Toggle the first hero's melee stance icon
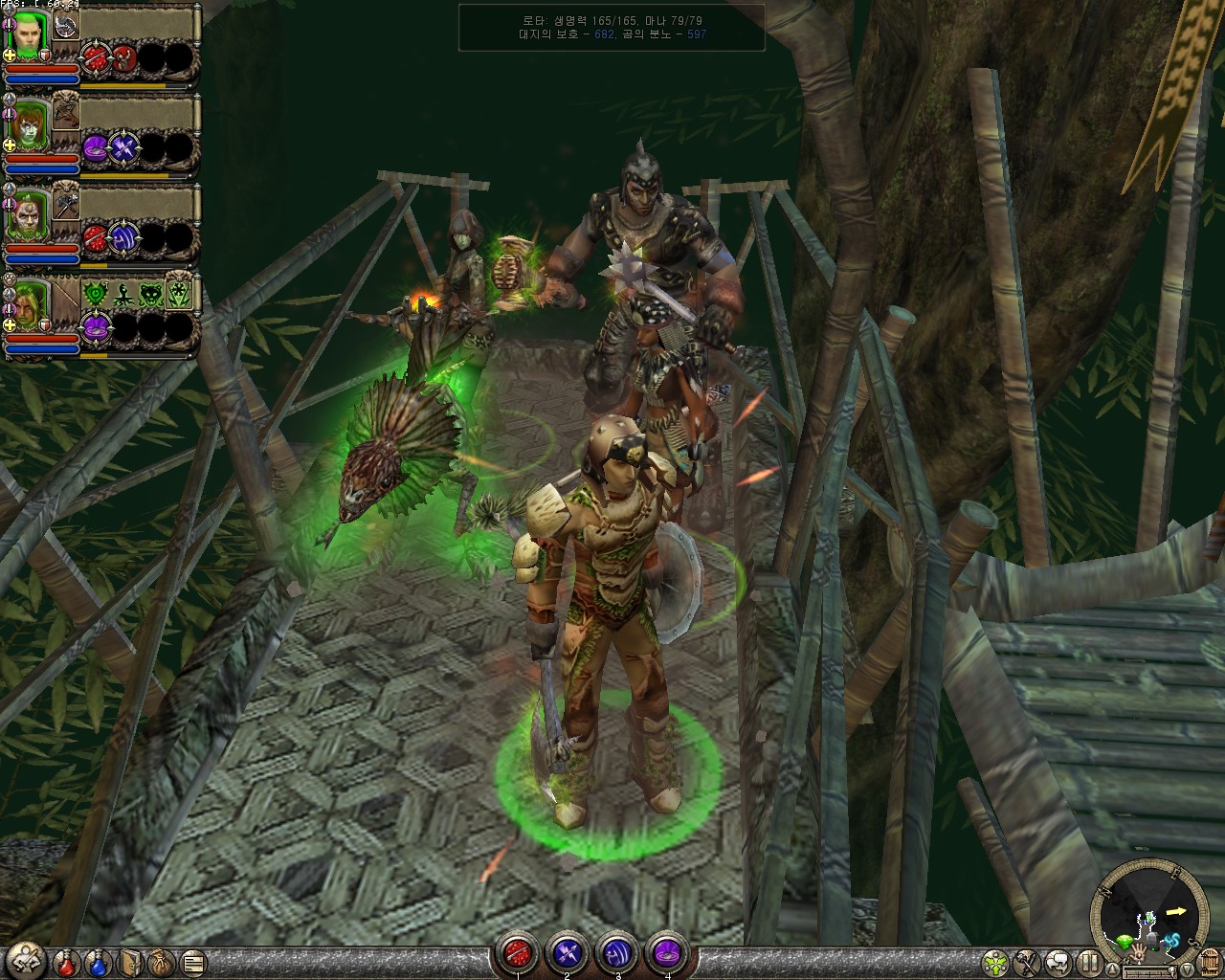The image size is (1225, 980). point(10,25)
